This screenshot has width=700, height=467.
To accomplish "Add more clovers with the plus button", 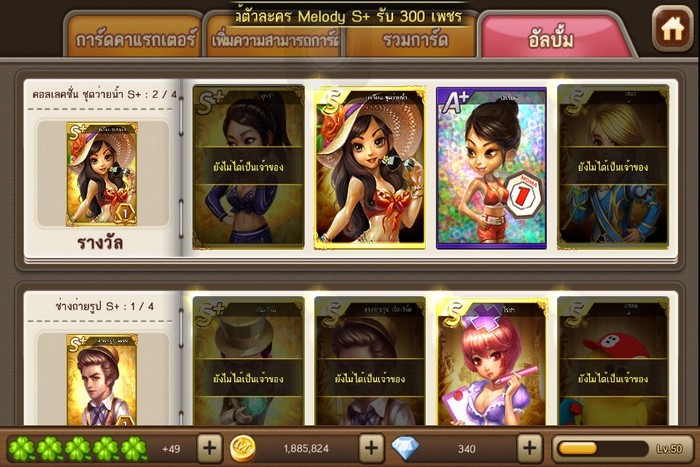I will (x=209, y=447).
